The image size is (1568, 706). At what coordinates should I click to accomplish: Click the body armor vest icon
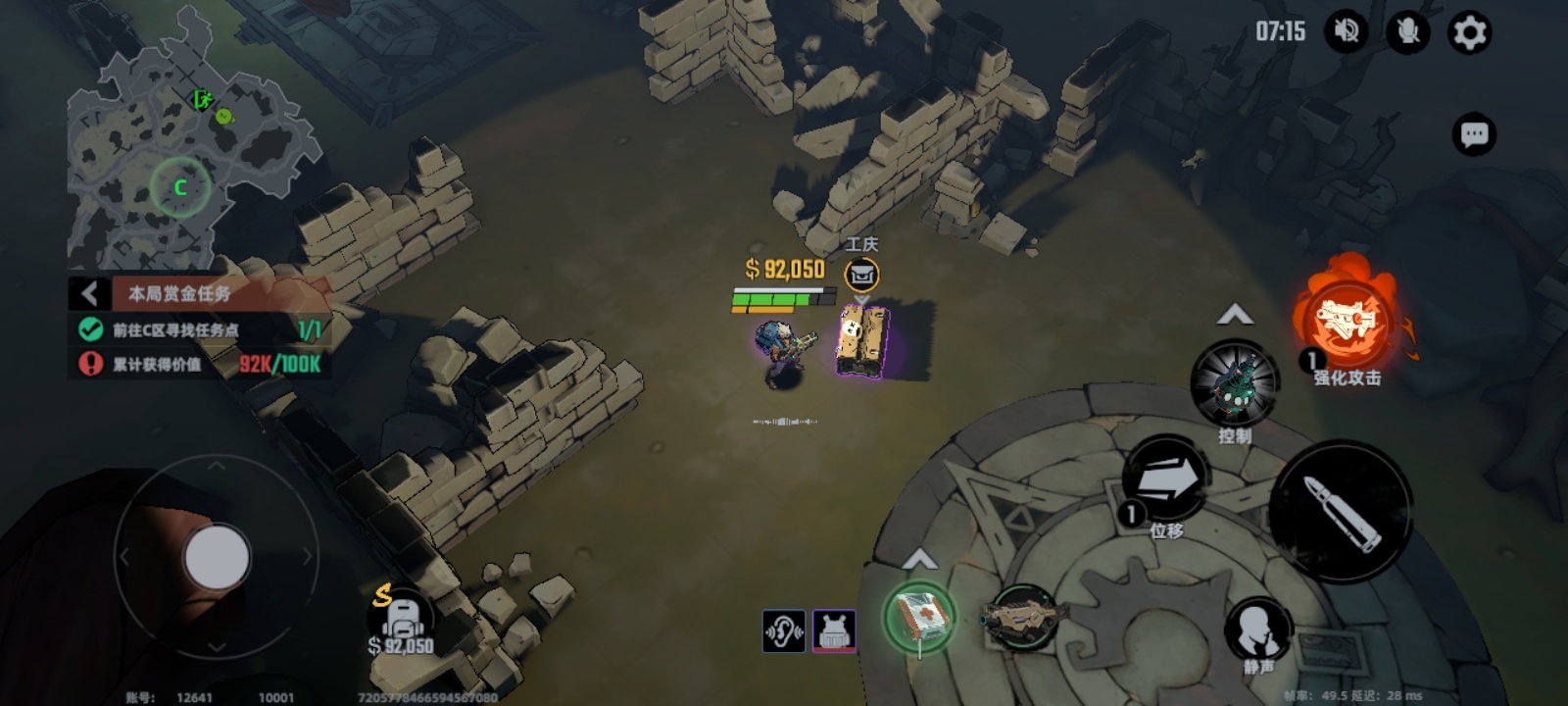pos(834,630)
